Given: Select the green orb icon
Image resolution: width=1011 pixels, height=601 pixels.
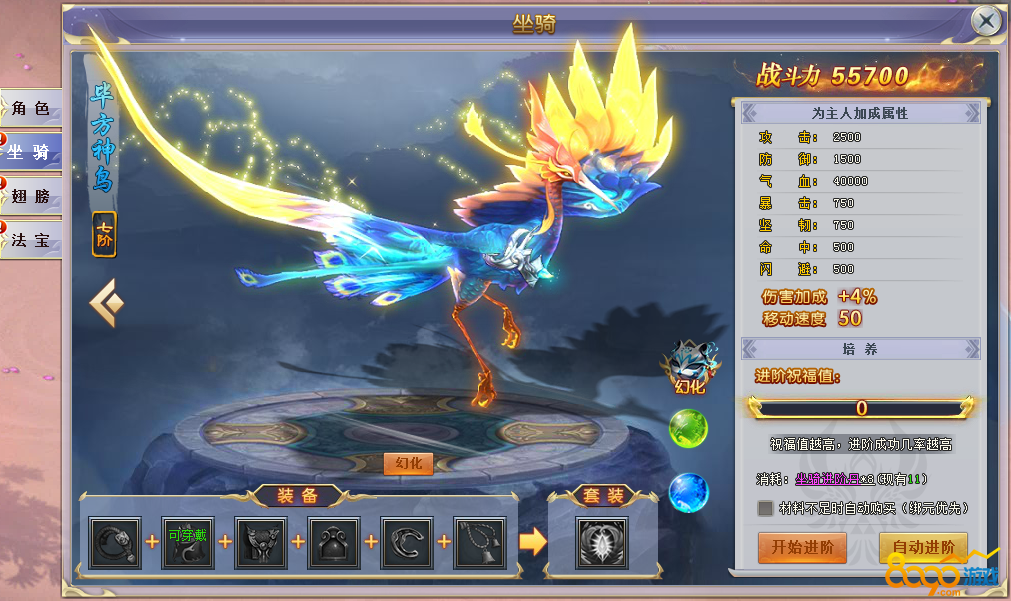Looking at the screenshot, I should tap(688, 429).
